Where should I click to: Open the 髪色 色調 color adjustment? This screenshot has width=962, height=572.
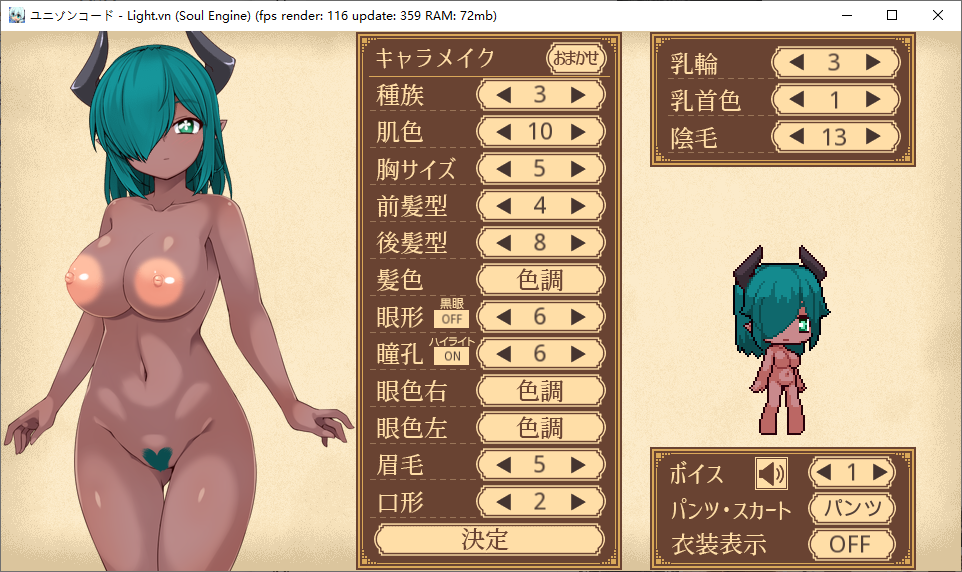tap(540, 280)
